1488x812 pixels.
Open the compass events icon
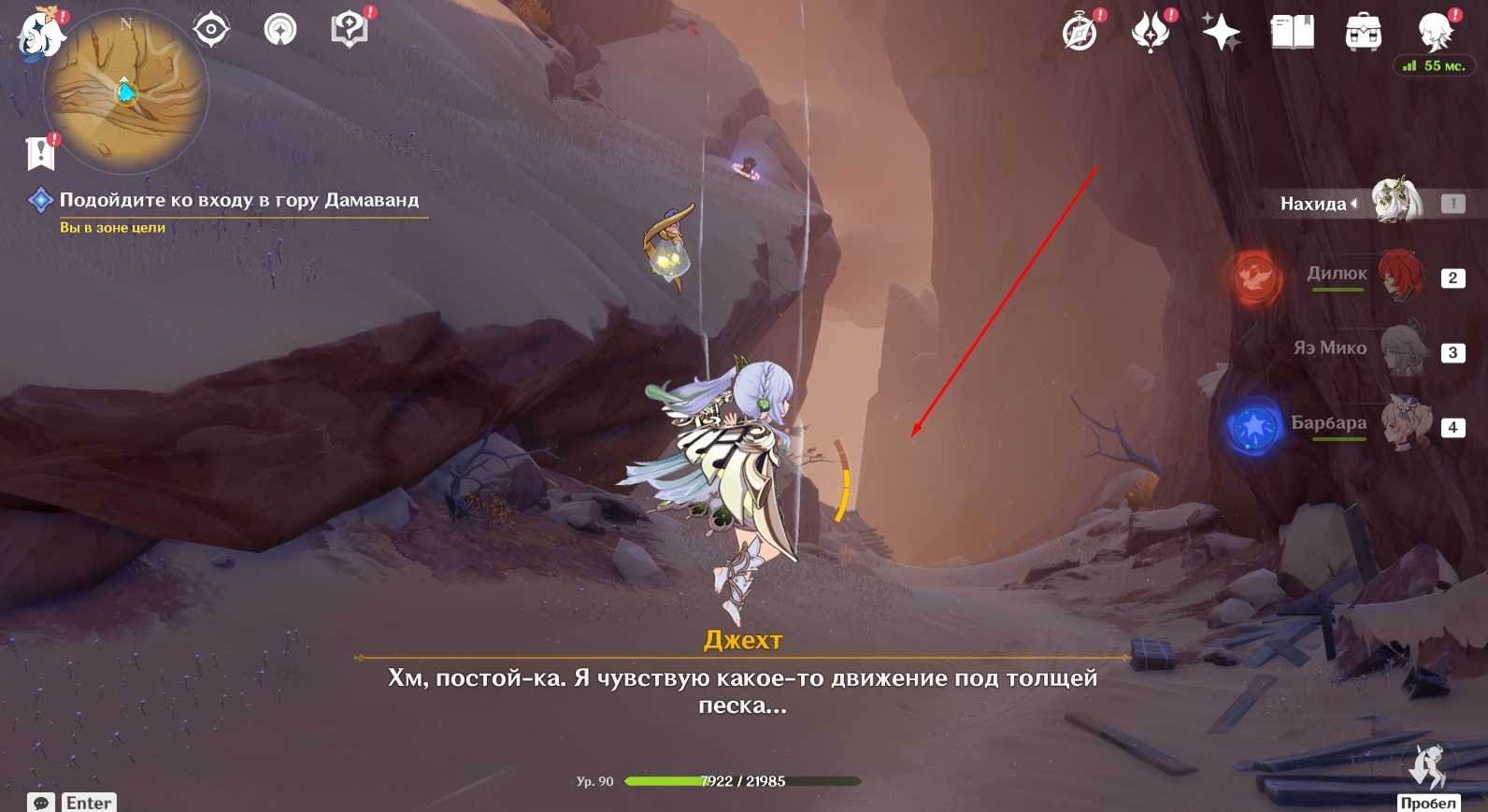pos(1080,33)
